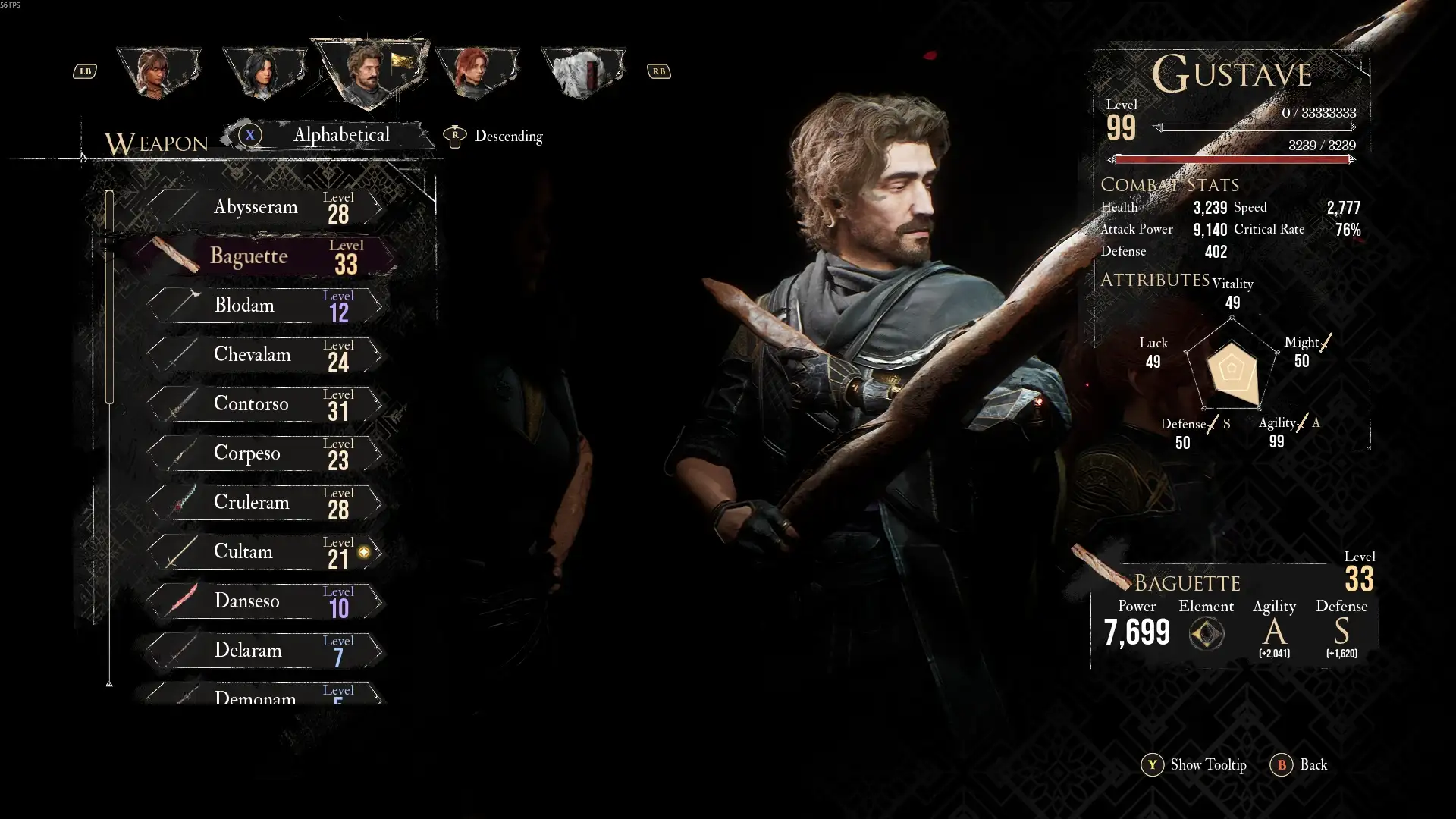Click the weapon list scrollbar
The width and height of the screenshot is (1456, 819).
[x=109, y=296]
